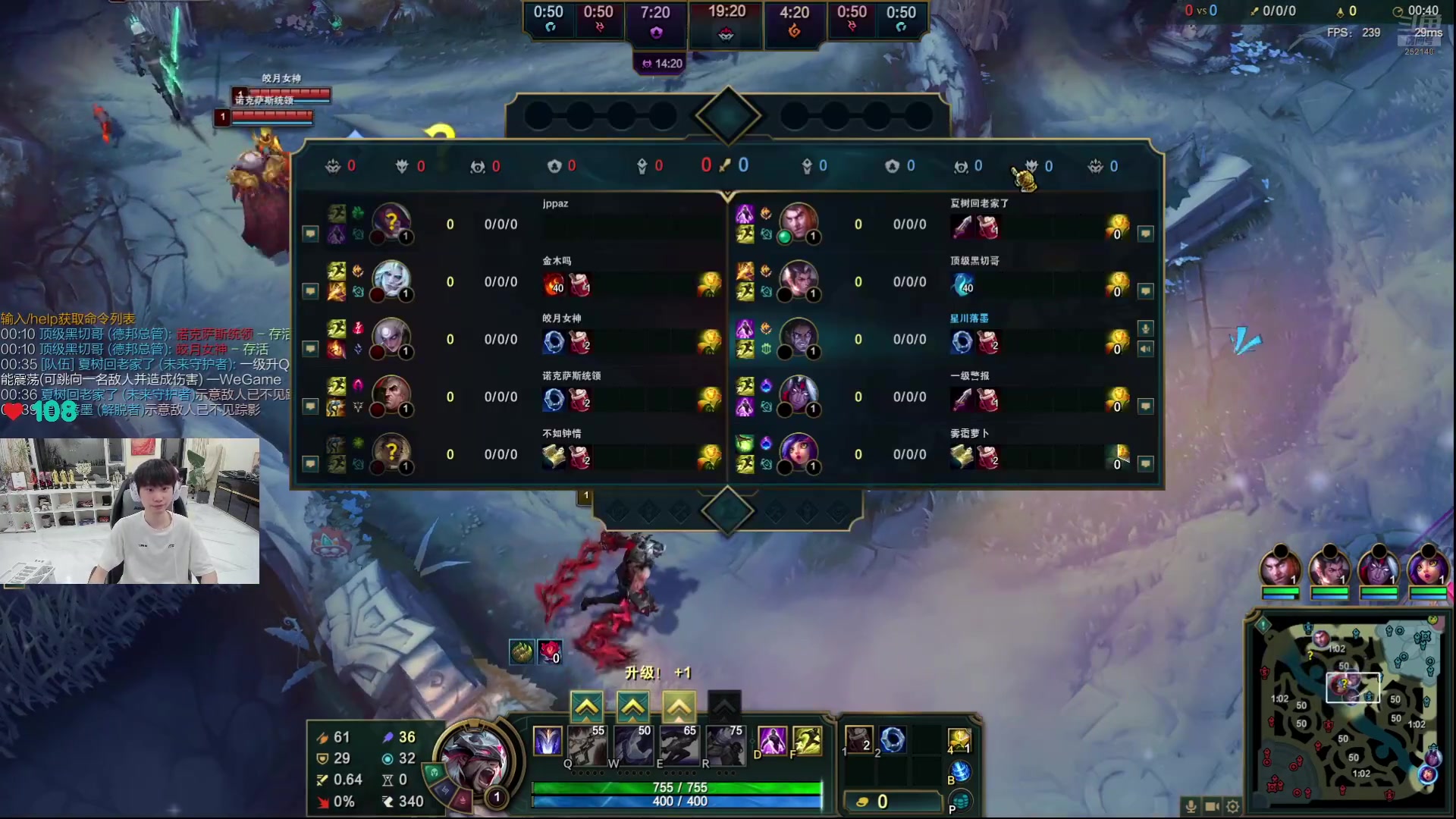The height and width of the screenshot is (819, 1456).
Task: Activate the Flash summoner spell
Action: [807, 741]
